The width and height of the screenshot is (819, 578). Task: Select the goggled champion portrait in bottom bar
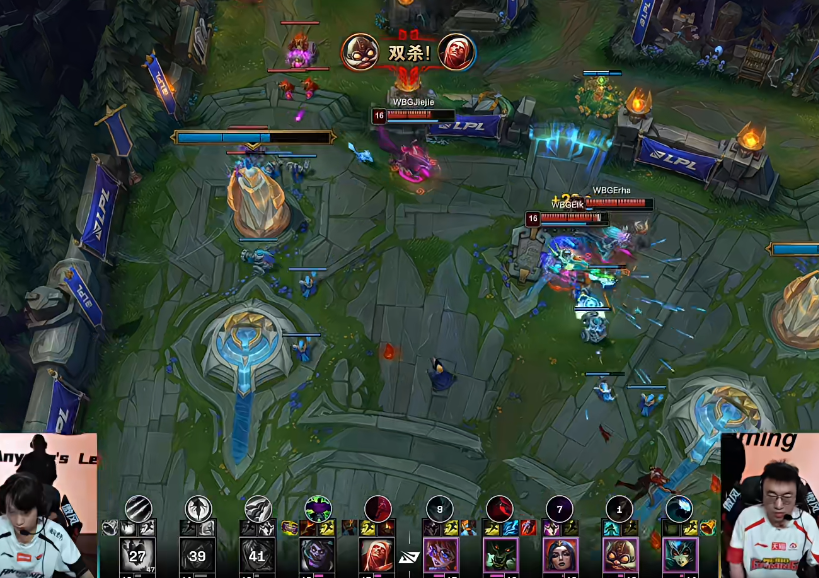click(621, 556)
